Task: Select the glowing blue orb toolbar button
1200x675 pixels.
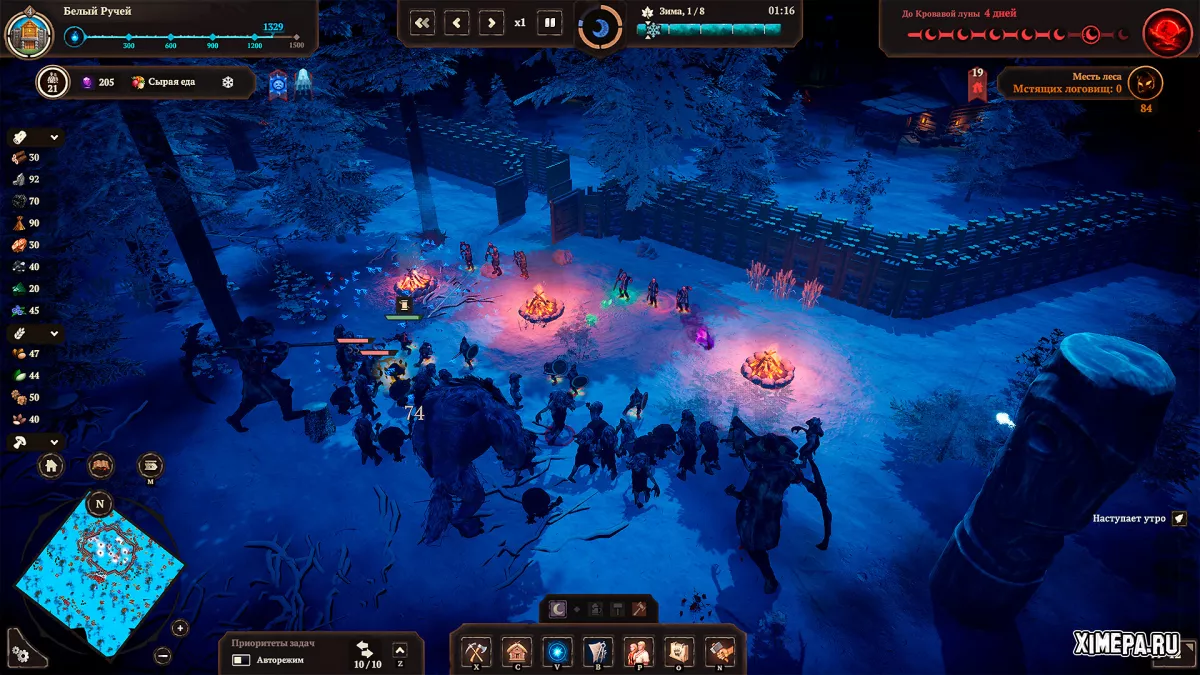Action: coord(557,652)
